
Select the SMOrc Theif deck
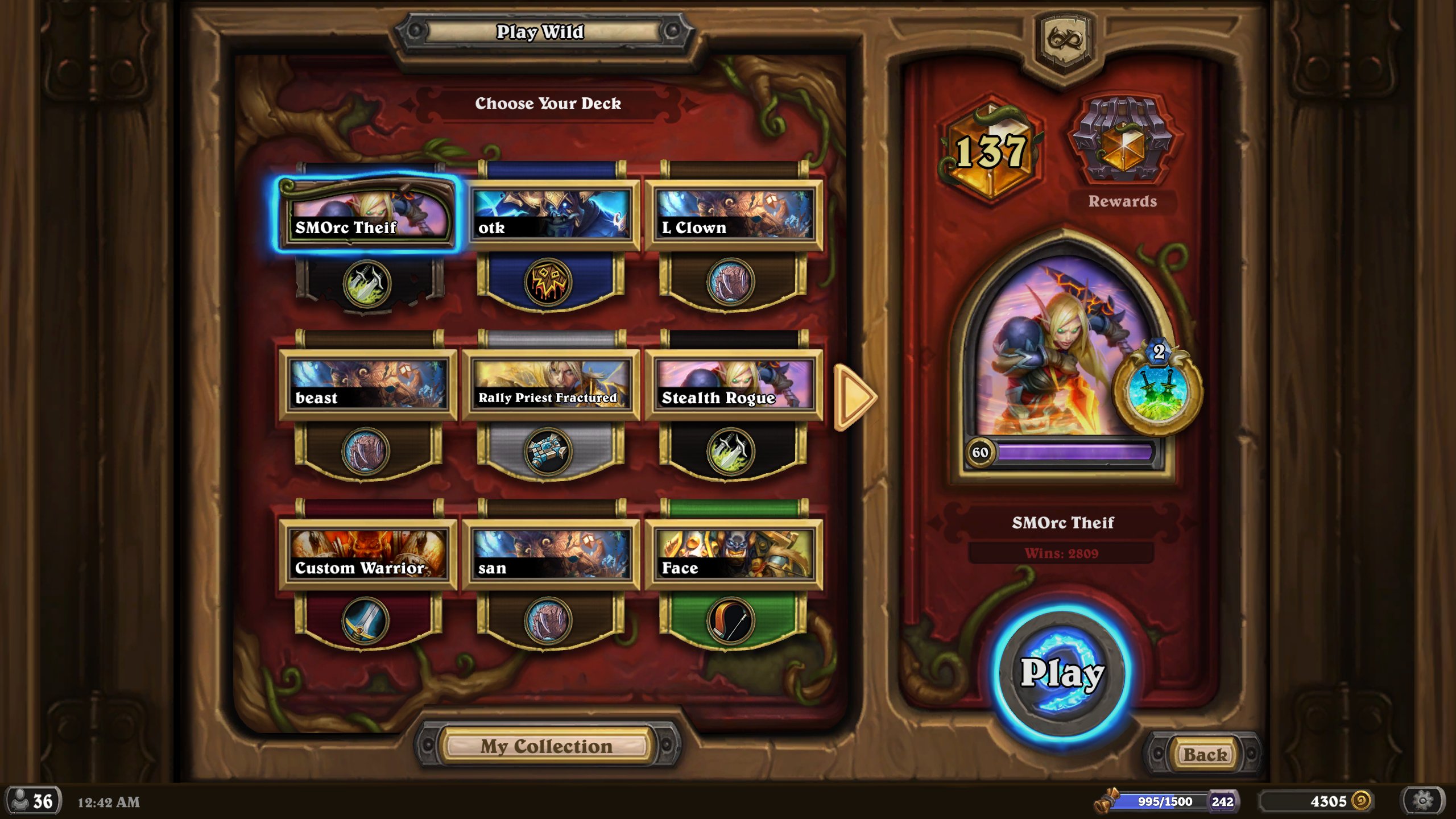[x=368, y=214]
